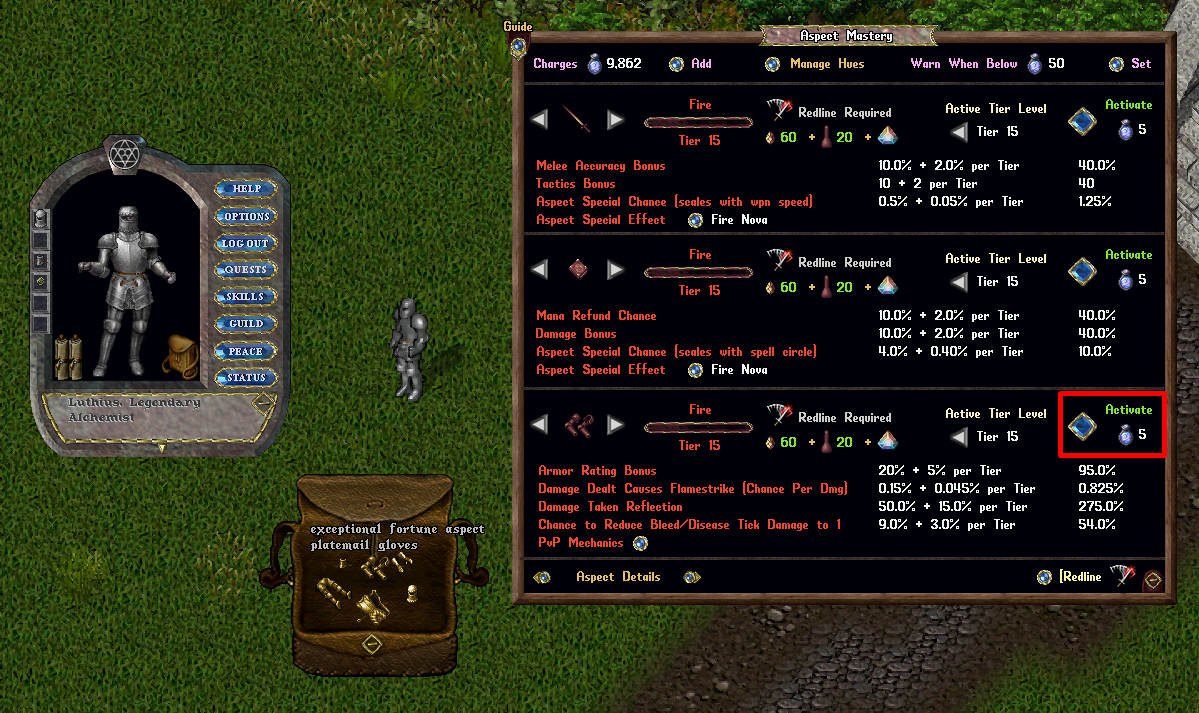
Task: Open the STATUS window
Action: coord(245,378)
